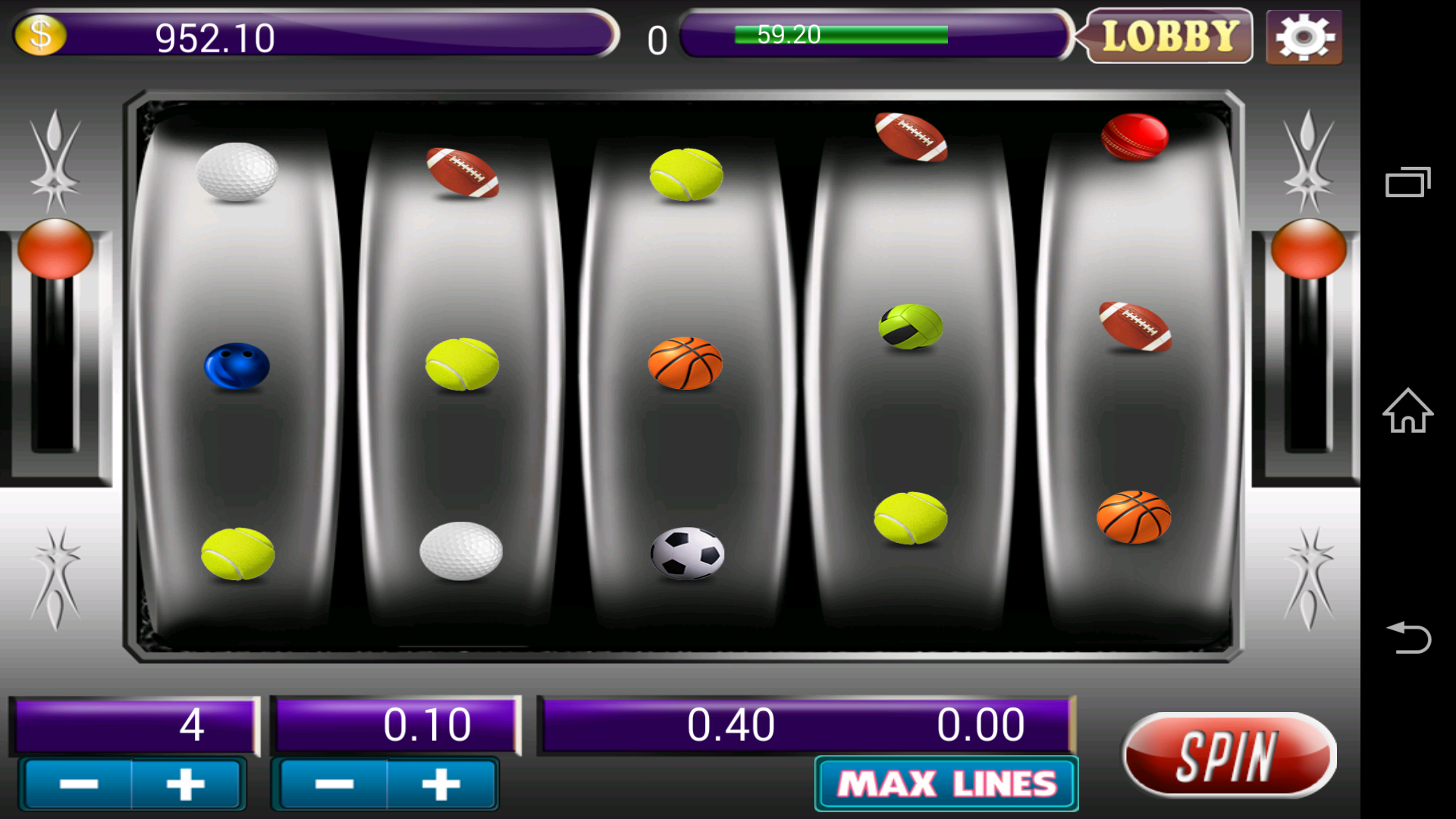Screen dimensions: 1456x819
Task: Pull the left red-knob slot lever
Action: [55, 249]
